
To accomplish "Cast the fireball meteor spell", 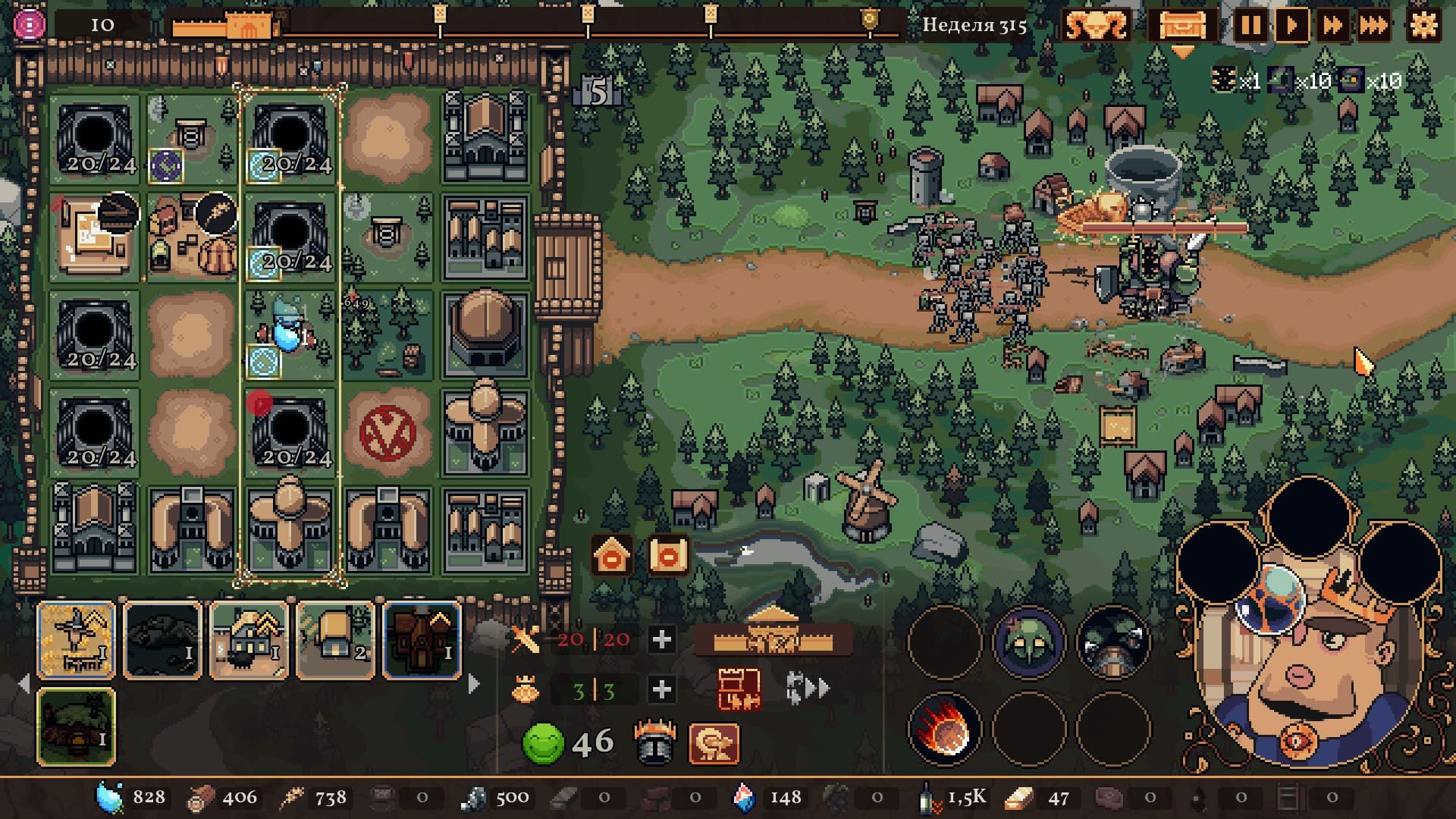I will tap(944, 730).
